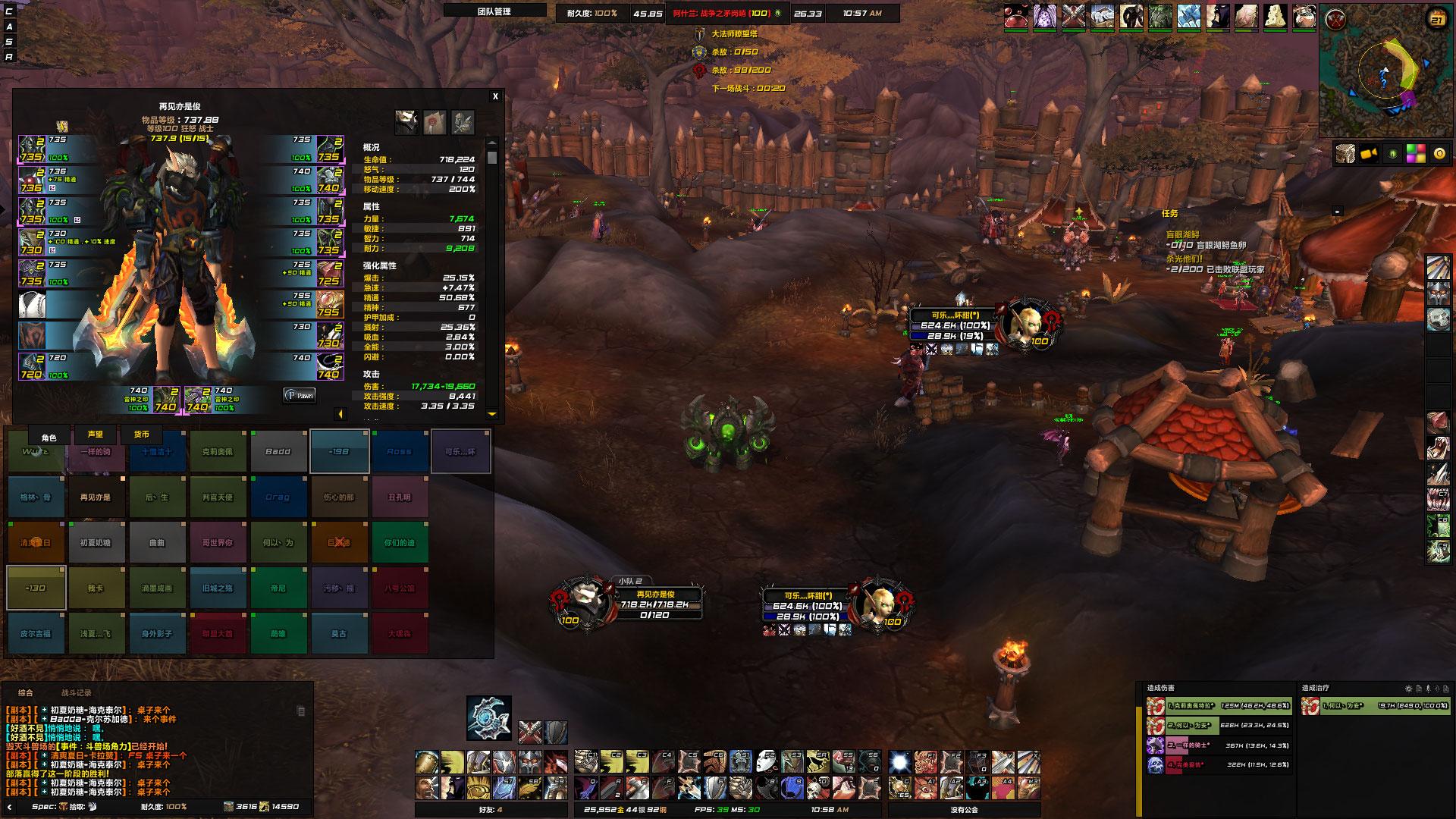Choose raid frame 旧城之殇

pos(218,588)
